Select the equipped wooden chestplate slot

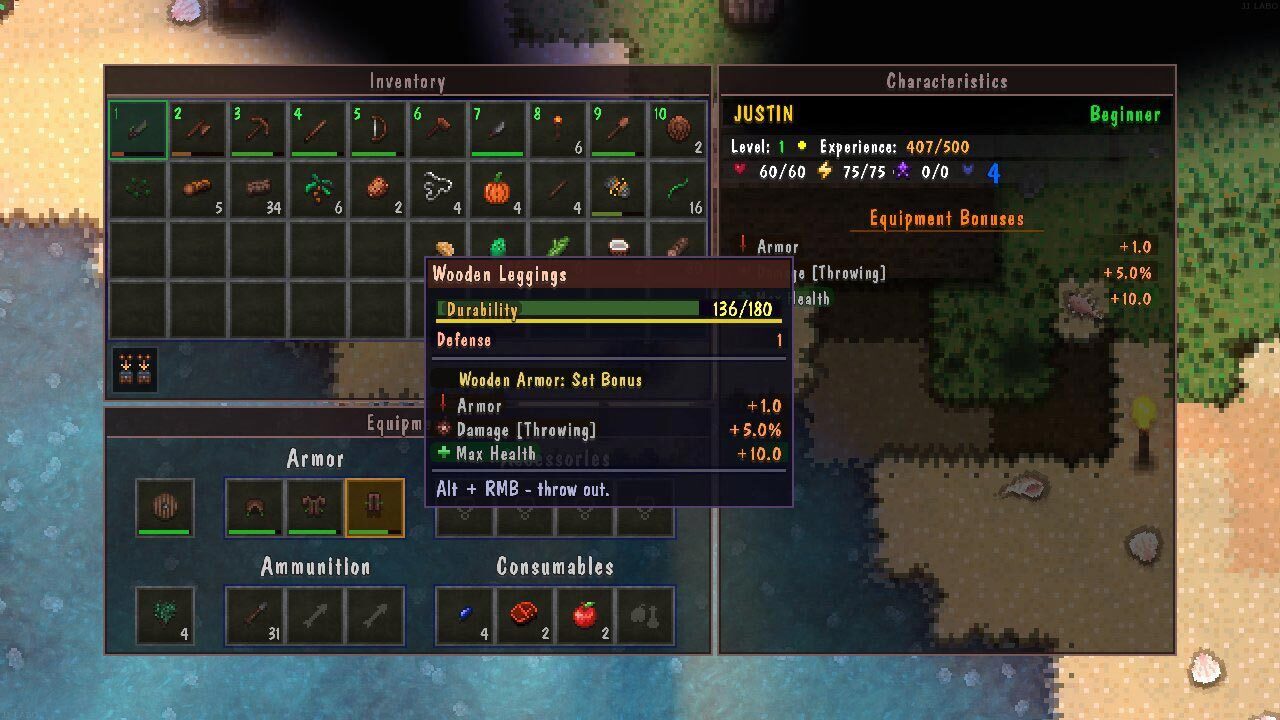pos(314,507)
